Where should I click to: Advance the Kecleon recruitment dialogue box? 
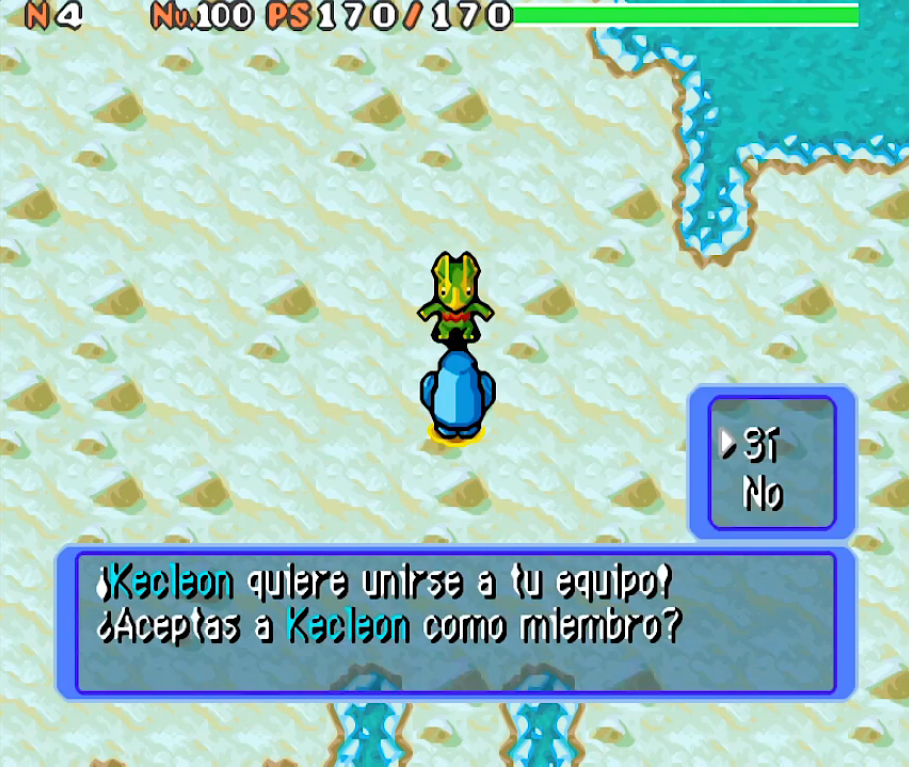455,622
